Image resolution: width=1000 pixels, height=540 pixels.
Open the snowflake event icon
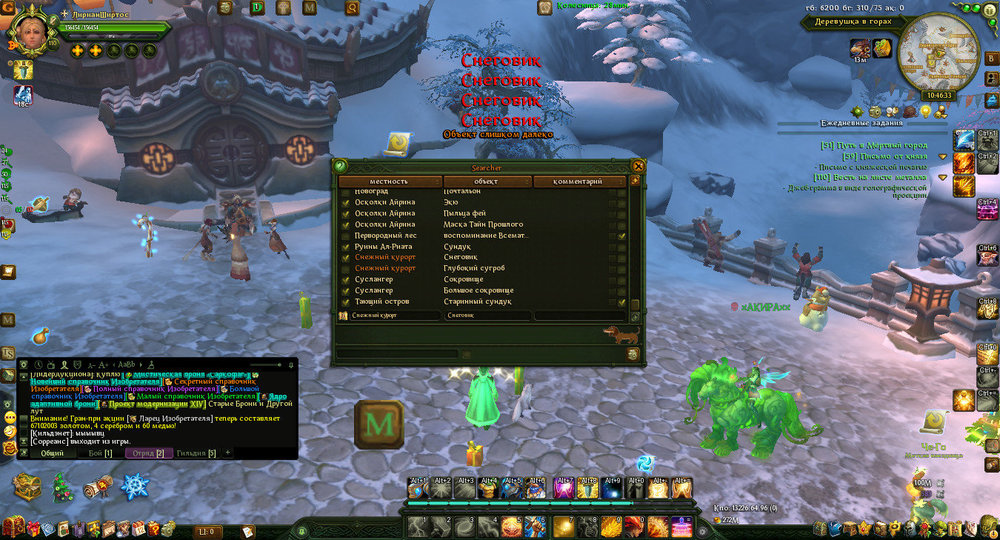[135, 487]
